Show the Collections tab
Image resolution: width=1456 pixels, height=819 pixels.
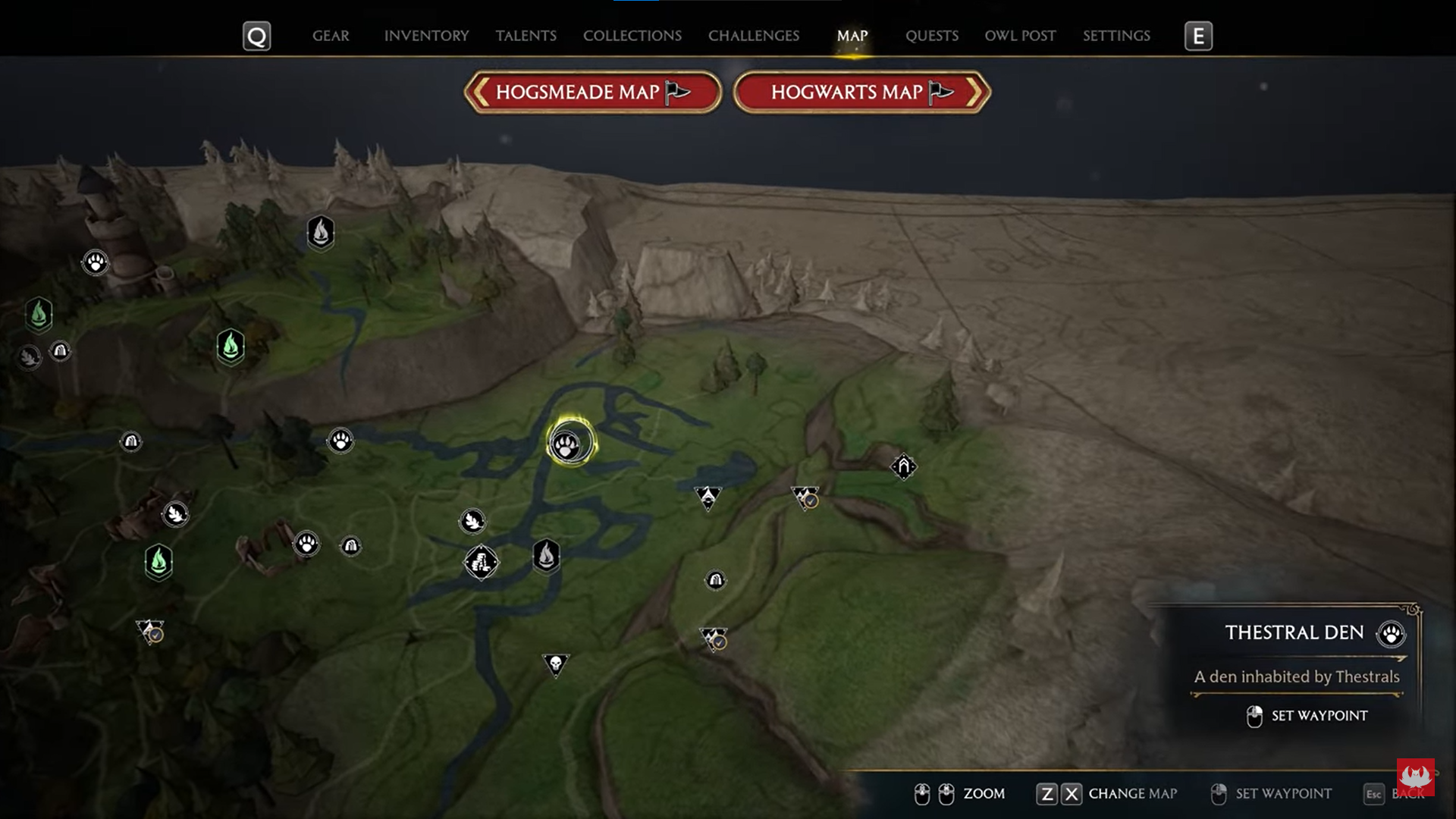point(632,36)
